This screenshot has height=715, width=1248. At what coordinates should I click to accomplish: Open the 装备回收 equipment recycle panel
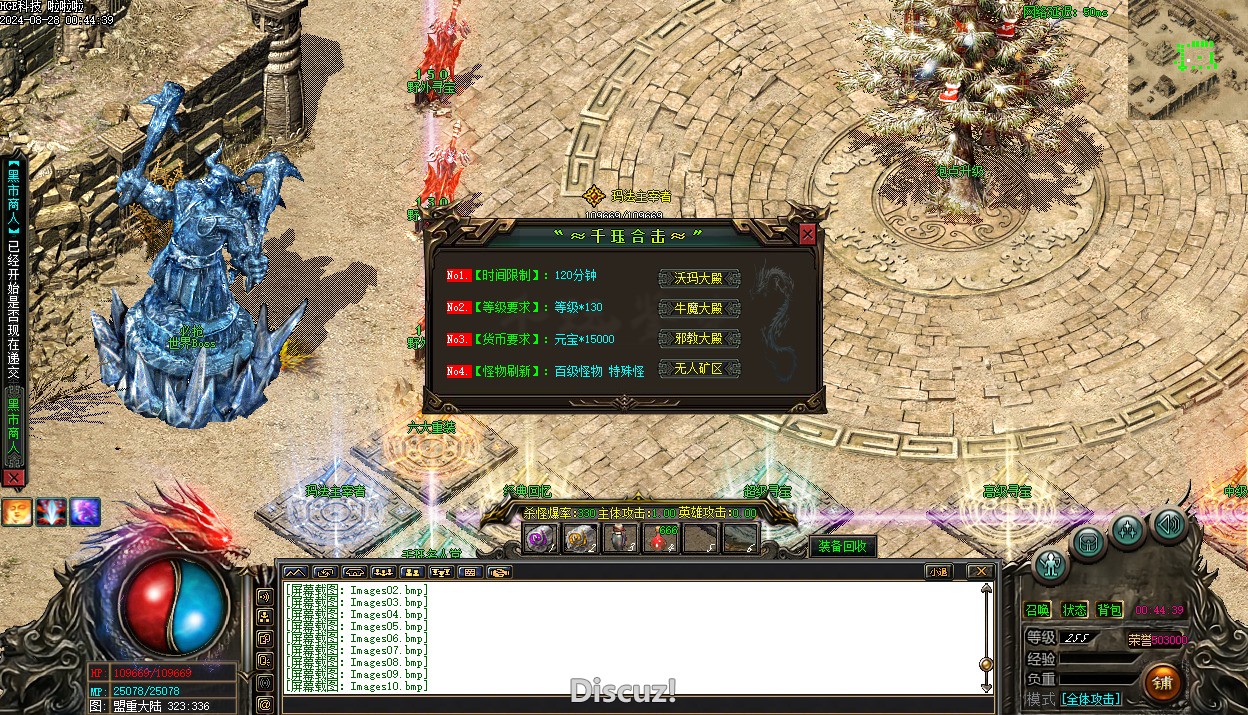(x=843, y=546)
